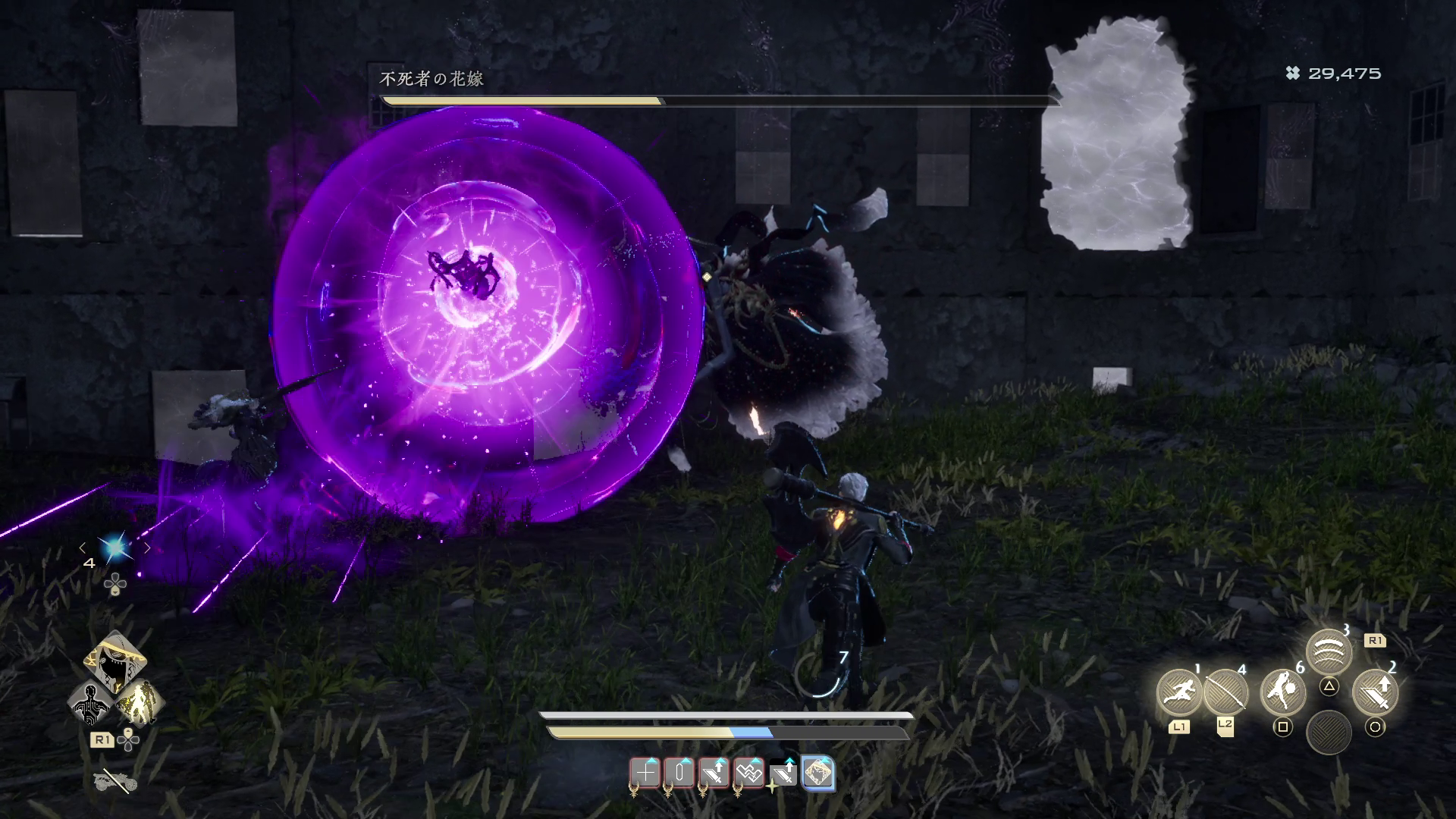Screen dimensions: 1456x819
Task: Trigger the three curved waves ability
Action: (x=1329, y=652)
